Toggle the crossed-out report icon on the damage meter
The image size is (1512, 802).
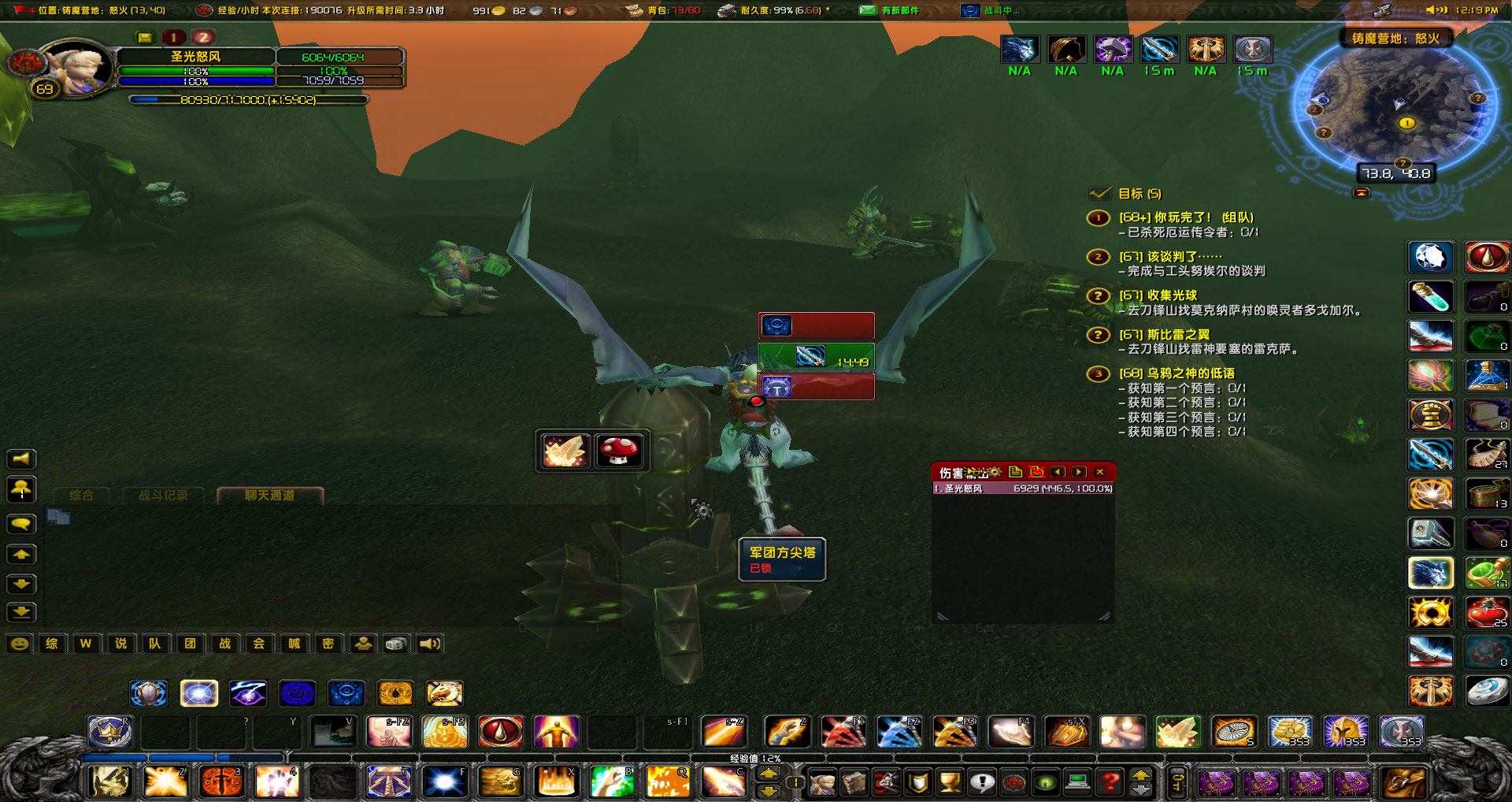[1036, 472]
